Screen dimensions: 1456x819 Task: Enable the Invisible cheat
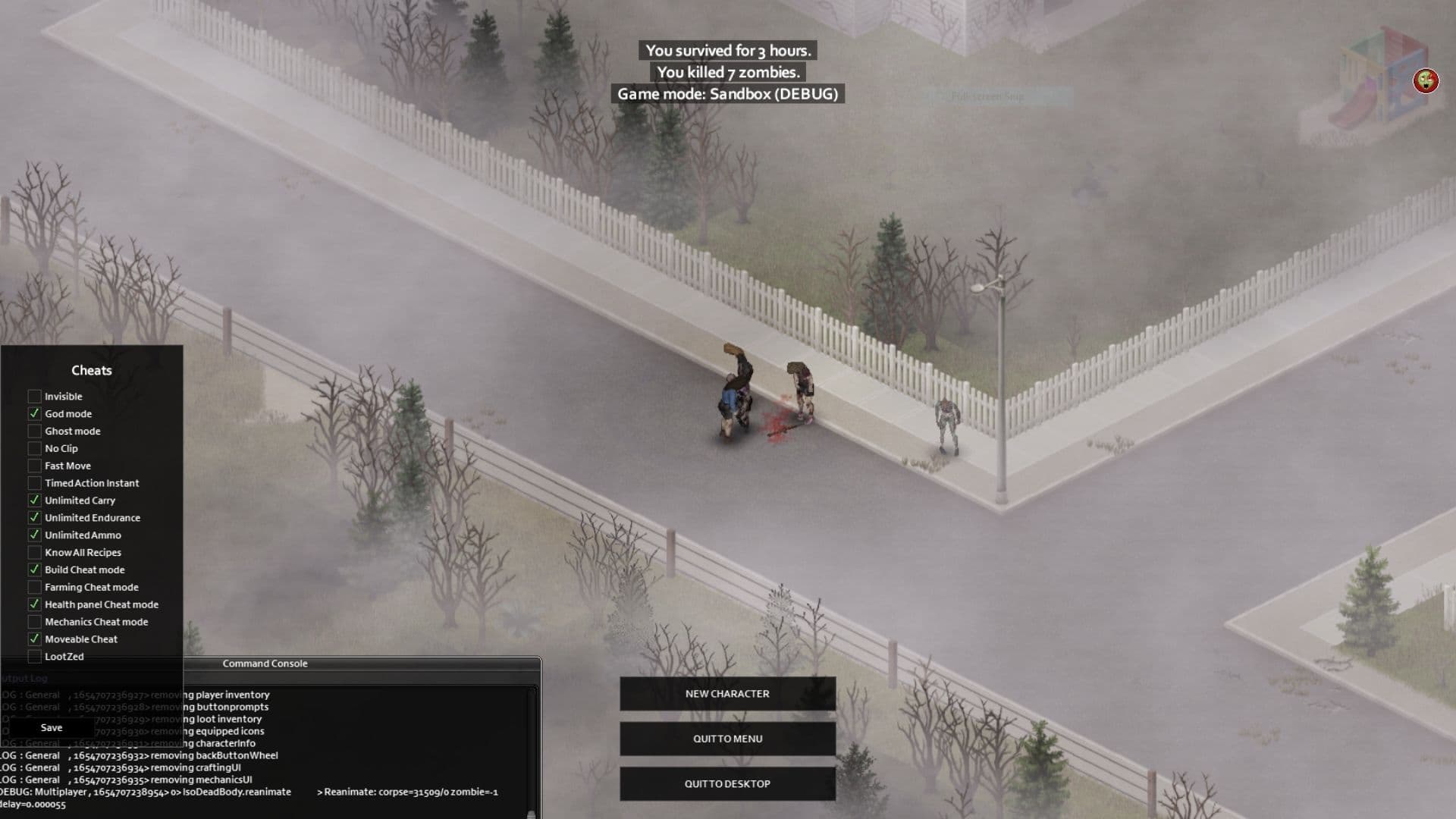35,396
